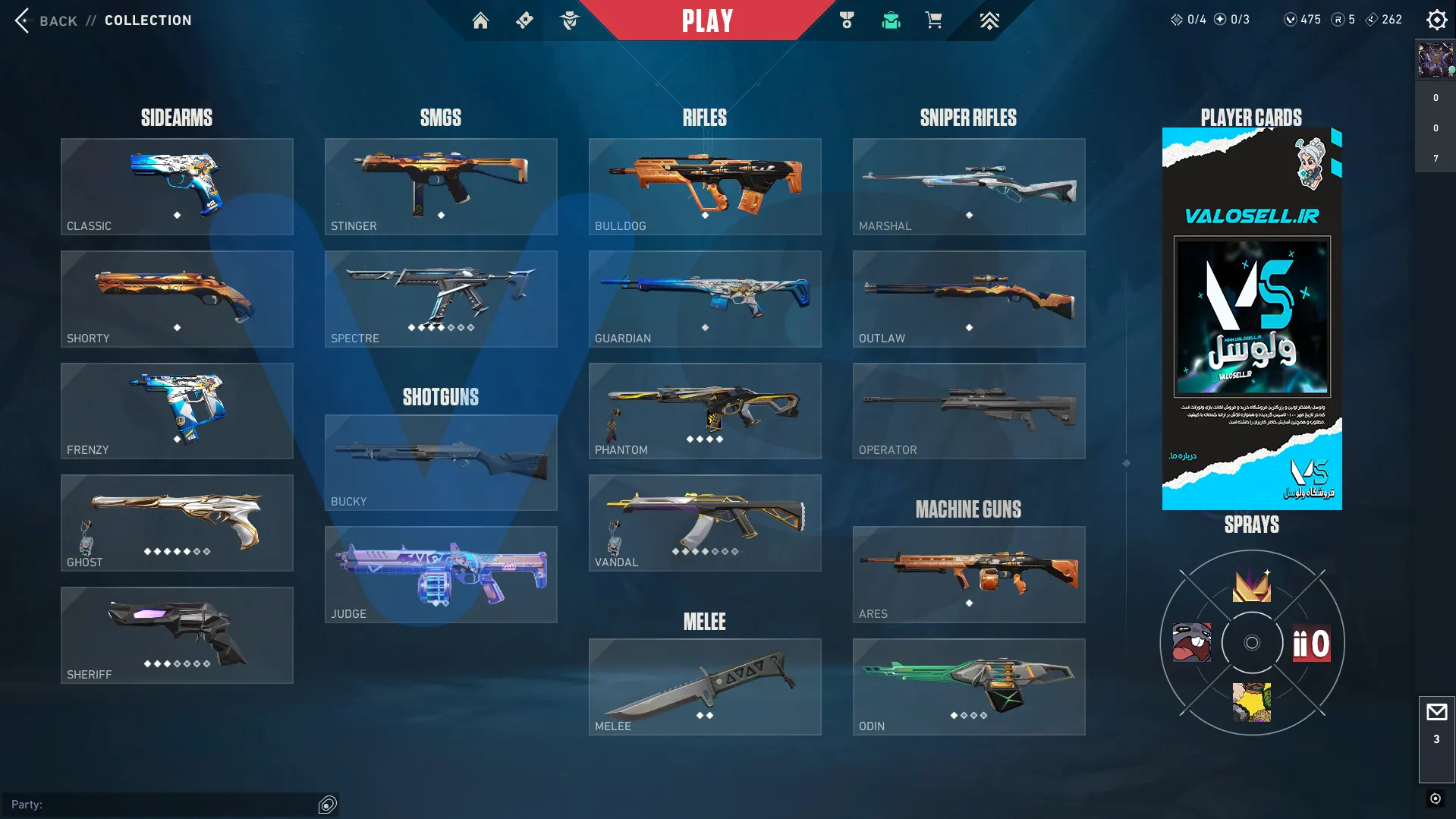Choose the Sheriff weapon slot
The image size is (1456, 819).
click(177, 635)
